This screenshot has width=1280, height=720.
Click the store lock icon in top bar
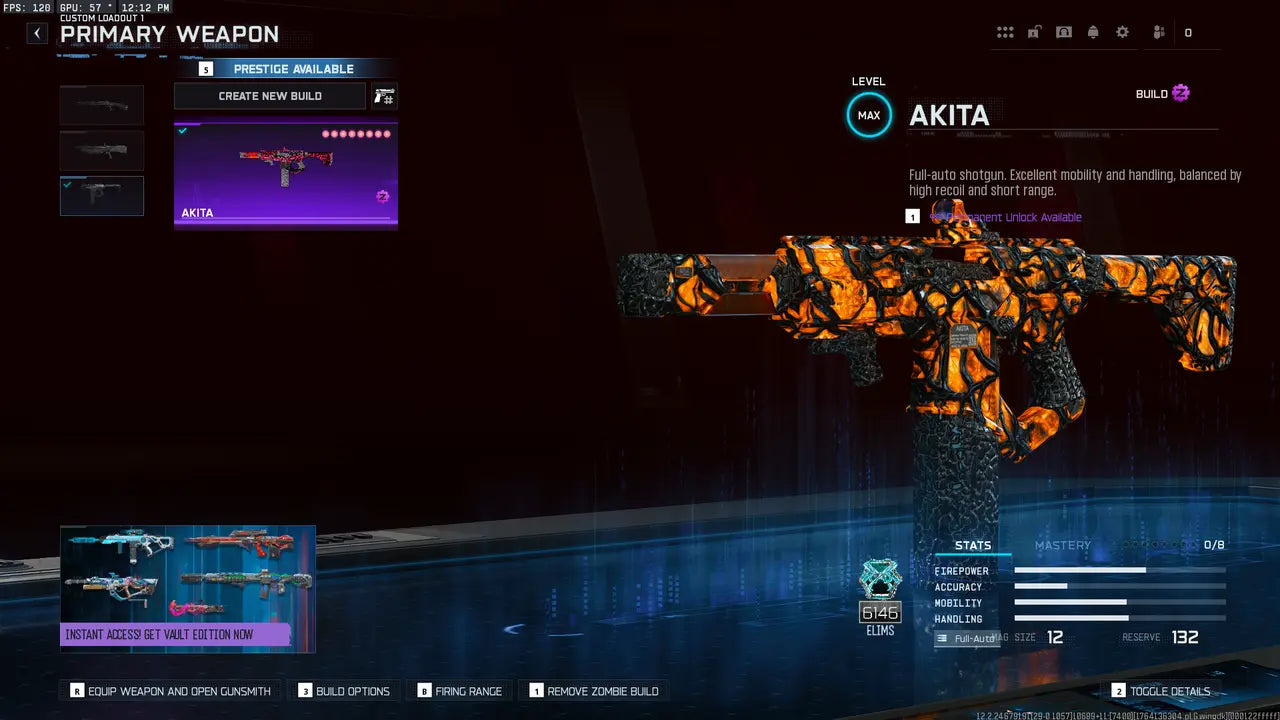[x=1034, y=32]
